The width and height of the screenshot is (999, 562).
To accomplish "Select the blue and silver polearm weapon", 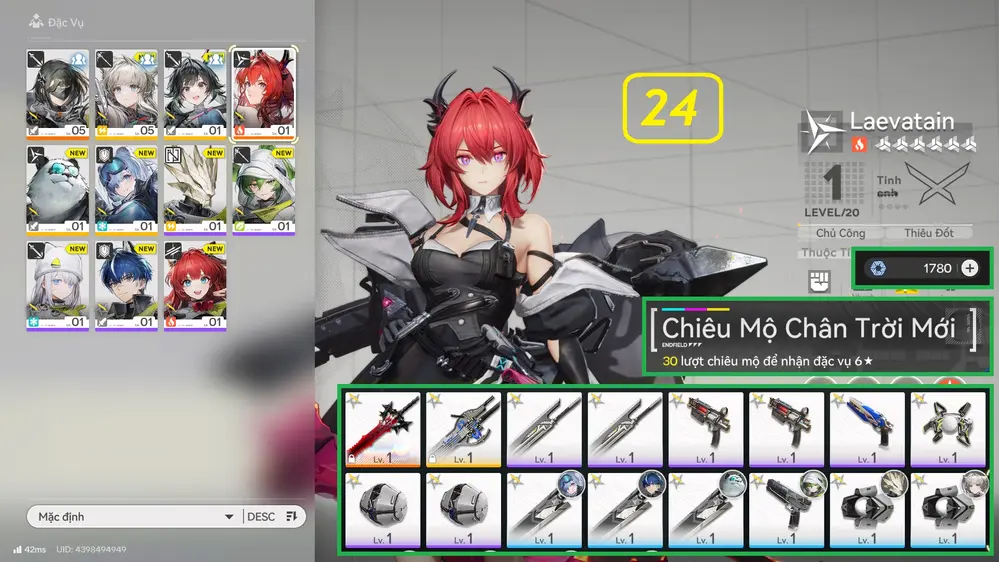I will click(462, 430).
